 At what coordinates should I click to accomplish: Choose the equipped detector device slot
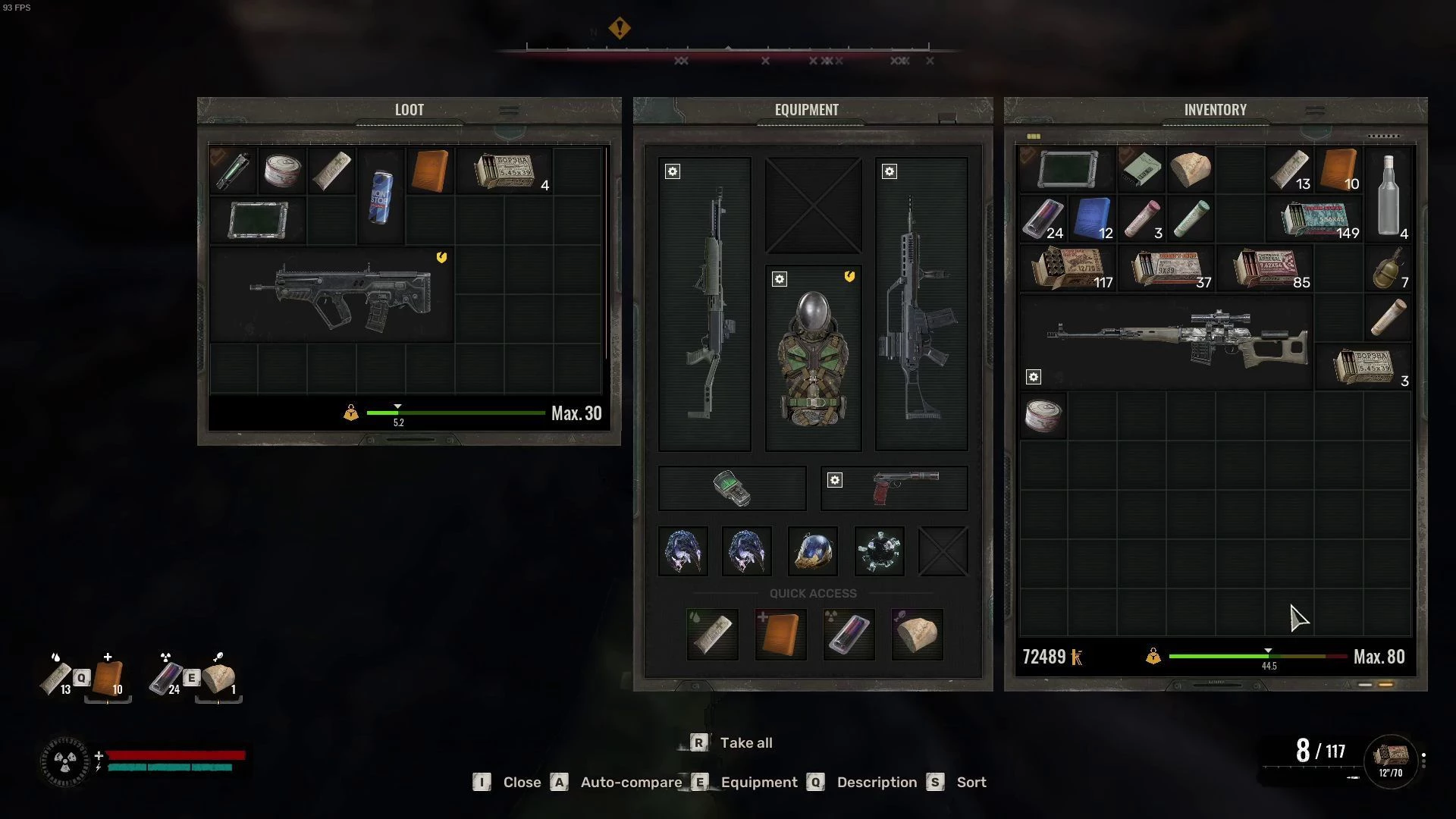[x=732, y=488]
